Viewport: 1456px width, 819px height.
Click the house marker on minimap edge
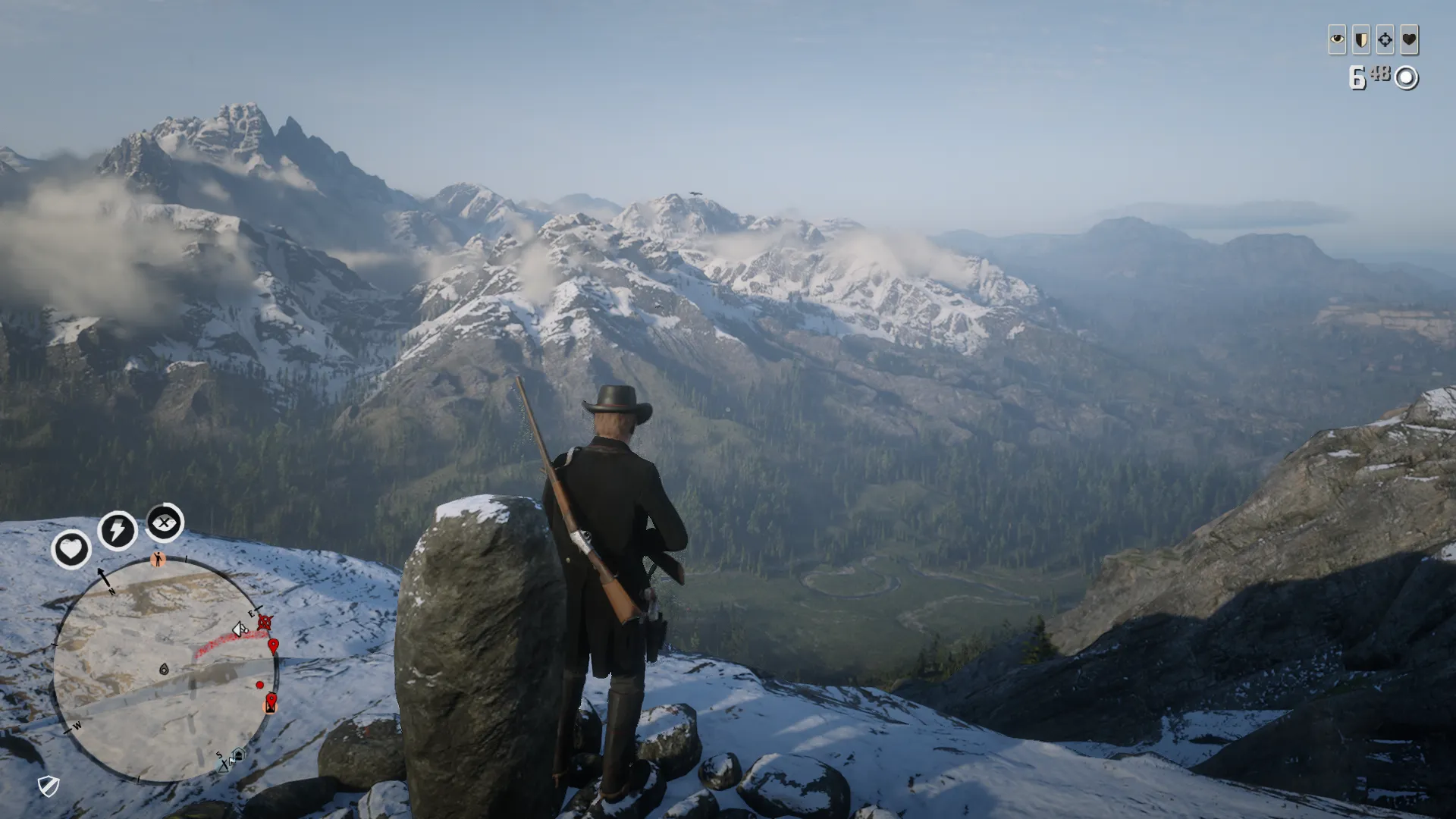coord(238,755)
